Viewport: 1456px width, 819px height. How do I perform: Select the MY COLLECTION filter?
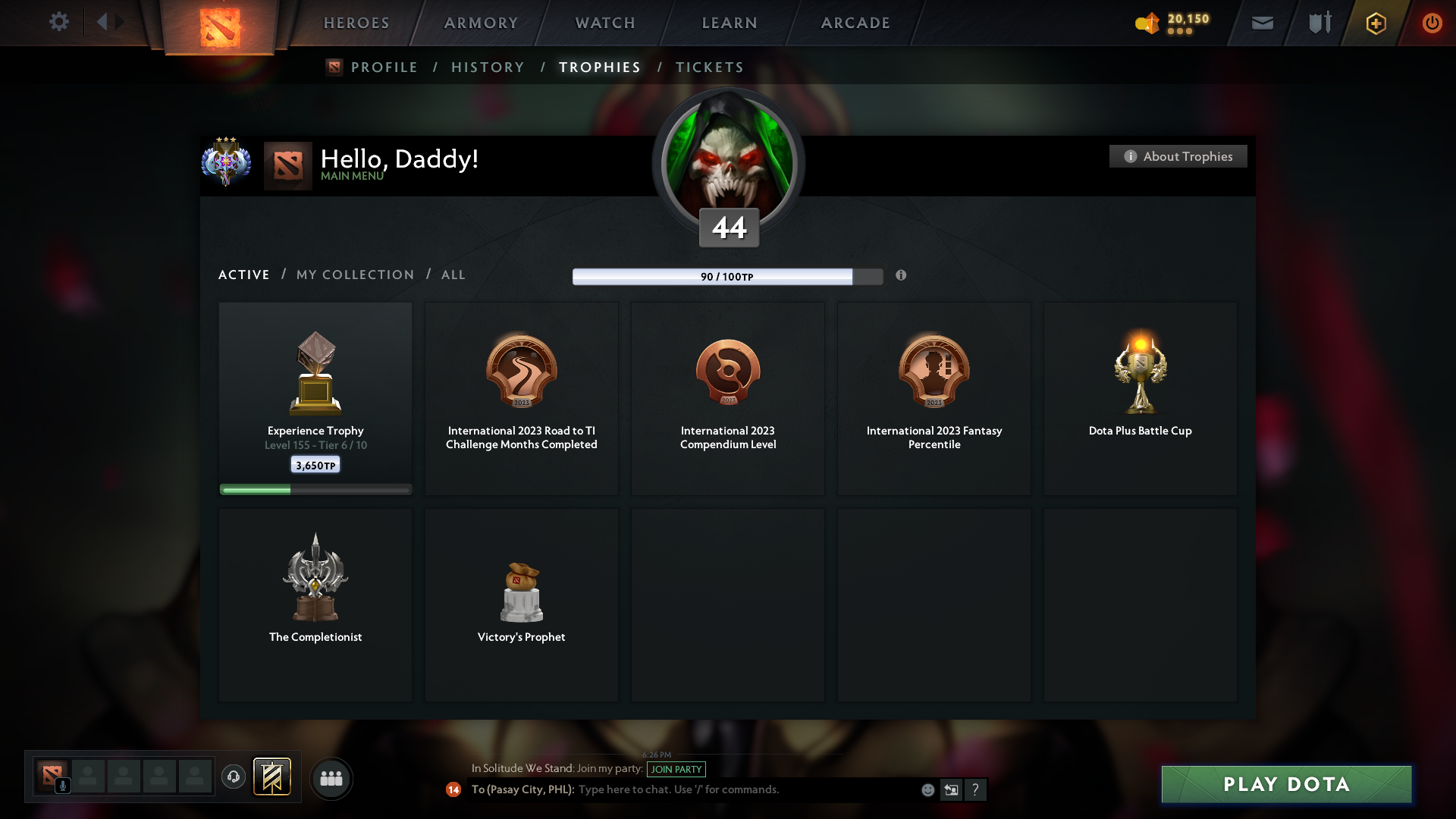coord(354,275)
